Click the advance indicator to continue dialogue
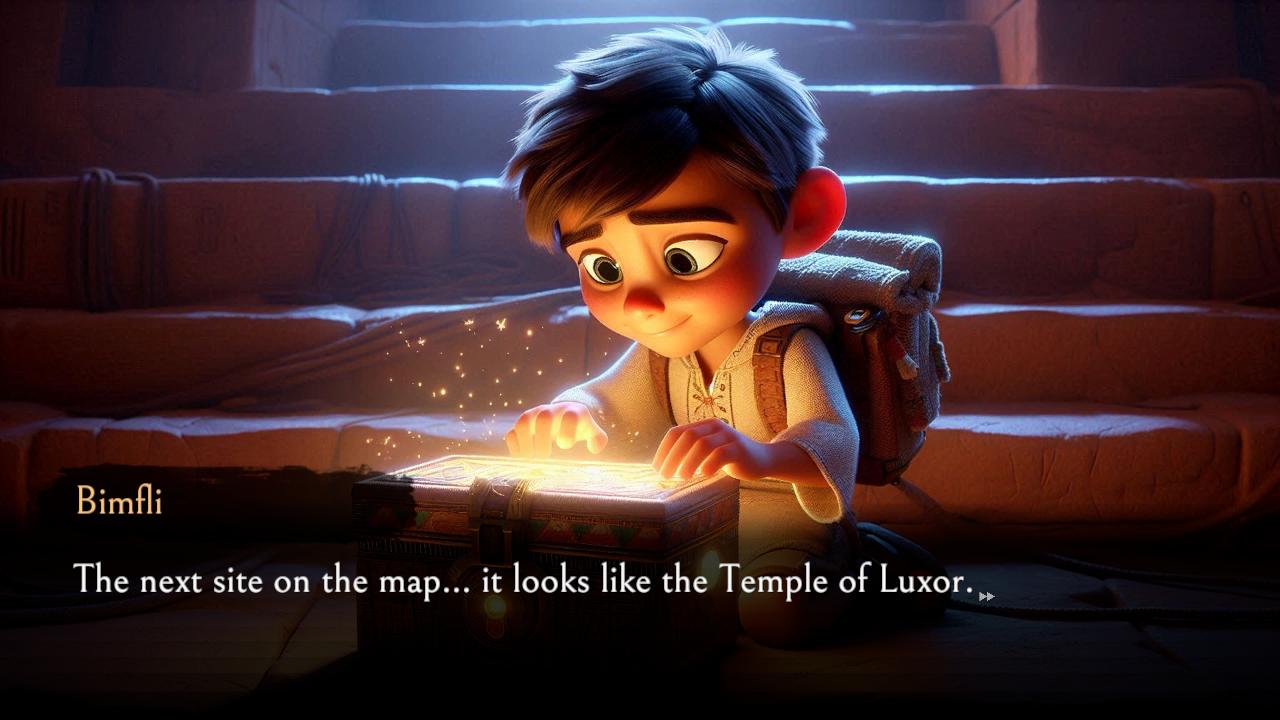Image resolution: width=1280 pixels, height=720 pixels. 988,596
